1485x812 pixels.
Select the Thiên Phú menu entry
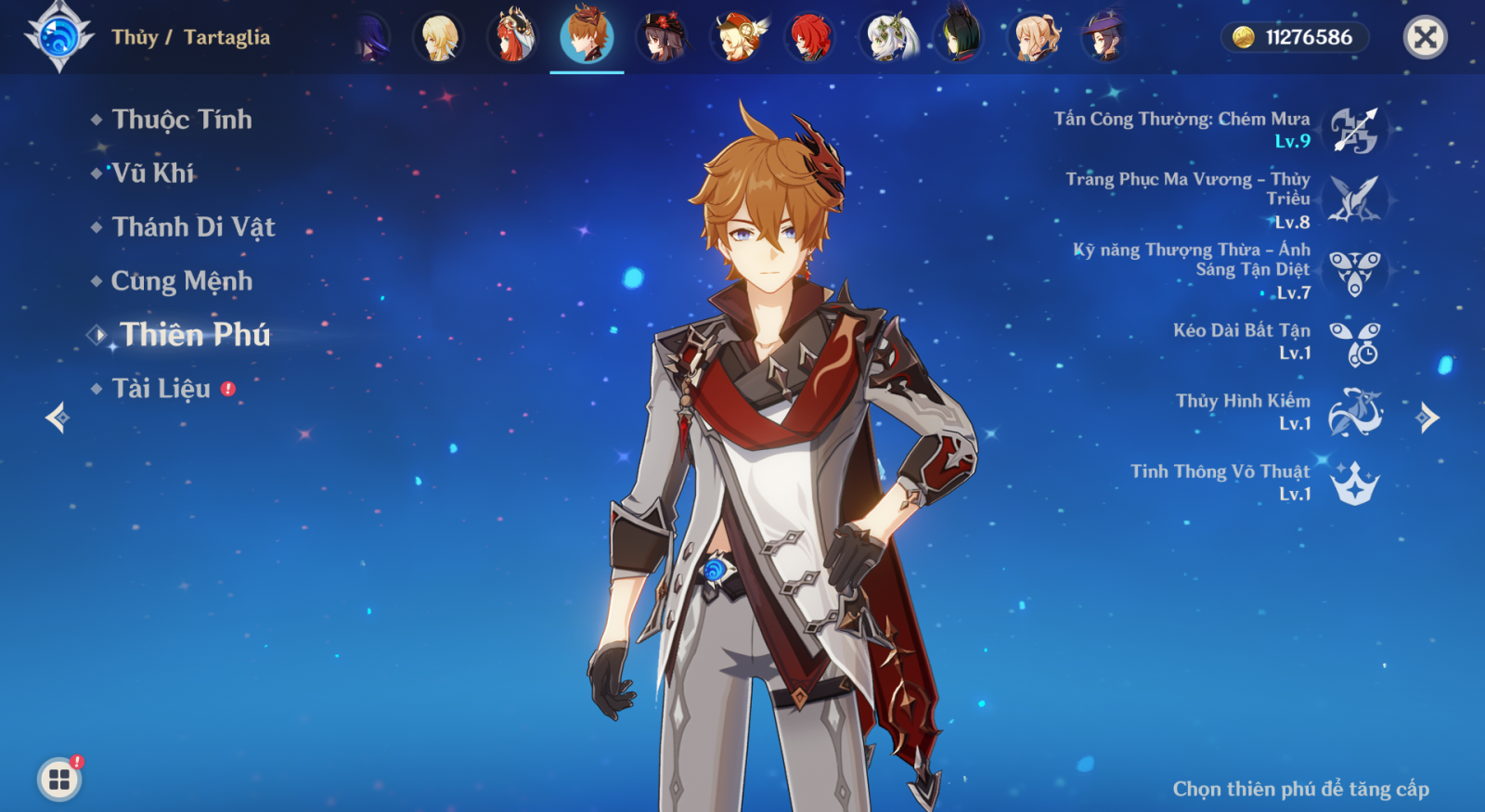coord(195,335)
